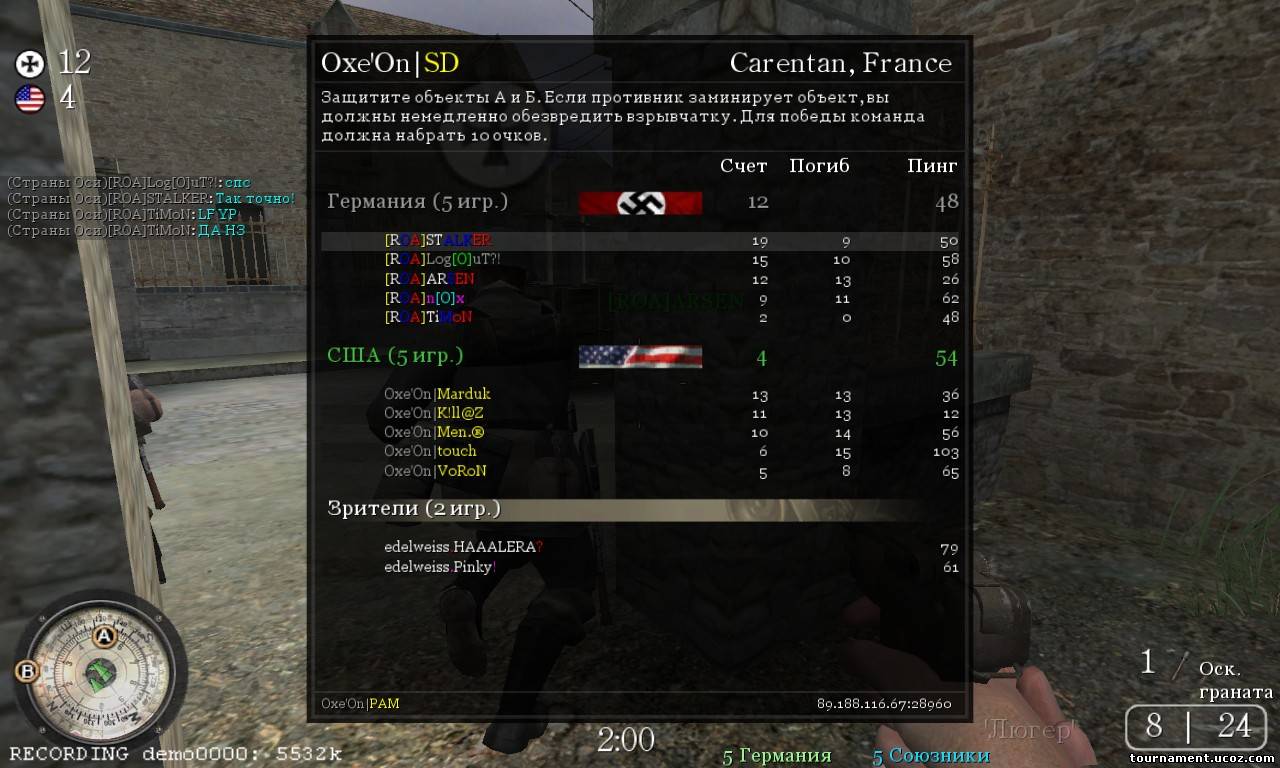Viewport: 1280px width, 768px height.
Task: Click spectator edelweiss.HAAALERA?
Action: [463, 547]
